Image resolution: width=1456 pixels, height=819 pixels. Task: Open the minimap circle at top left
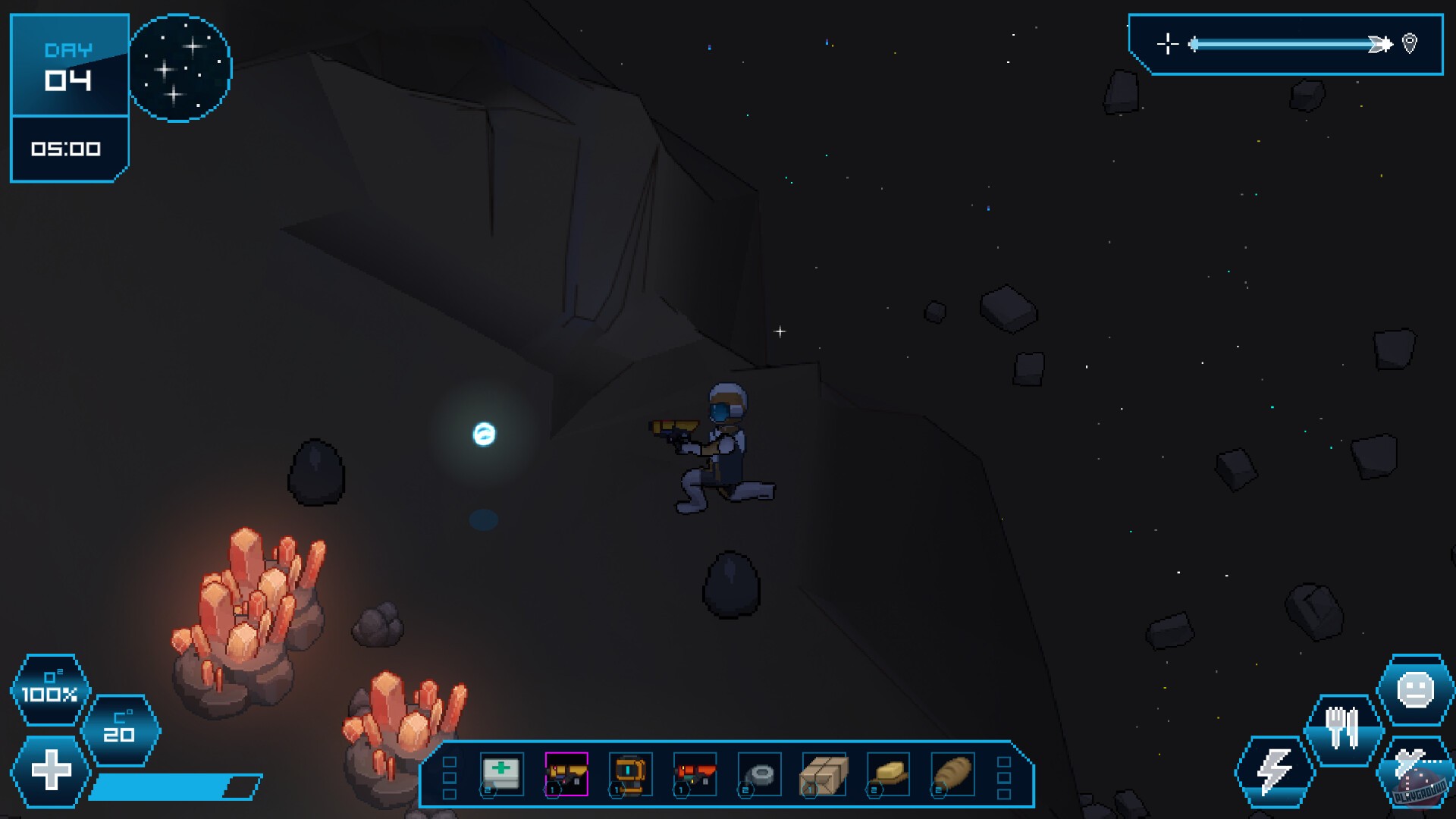pos(180,68)
